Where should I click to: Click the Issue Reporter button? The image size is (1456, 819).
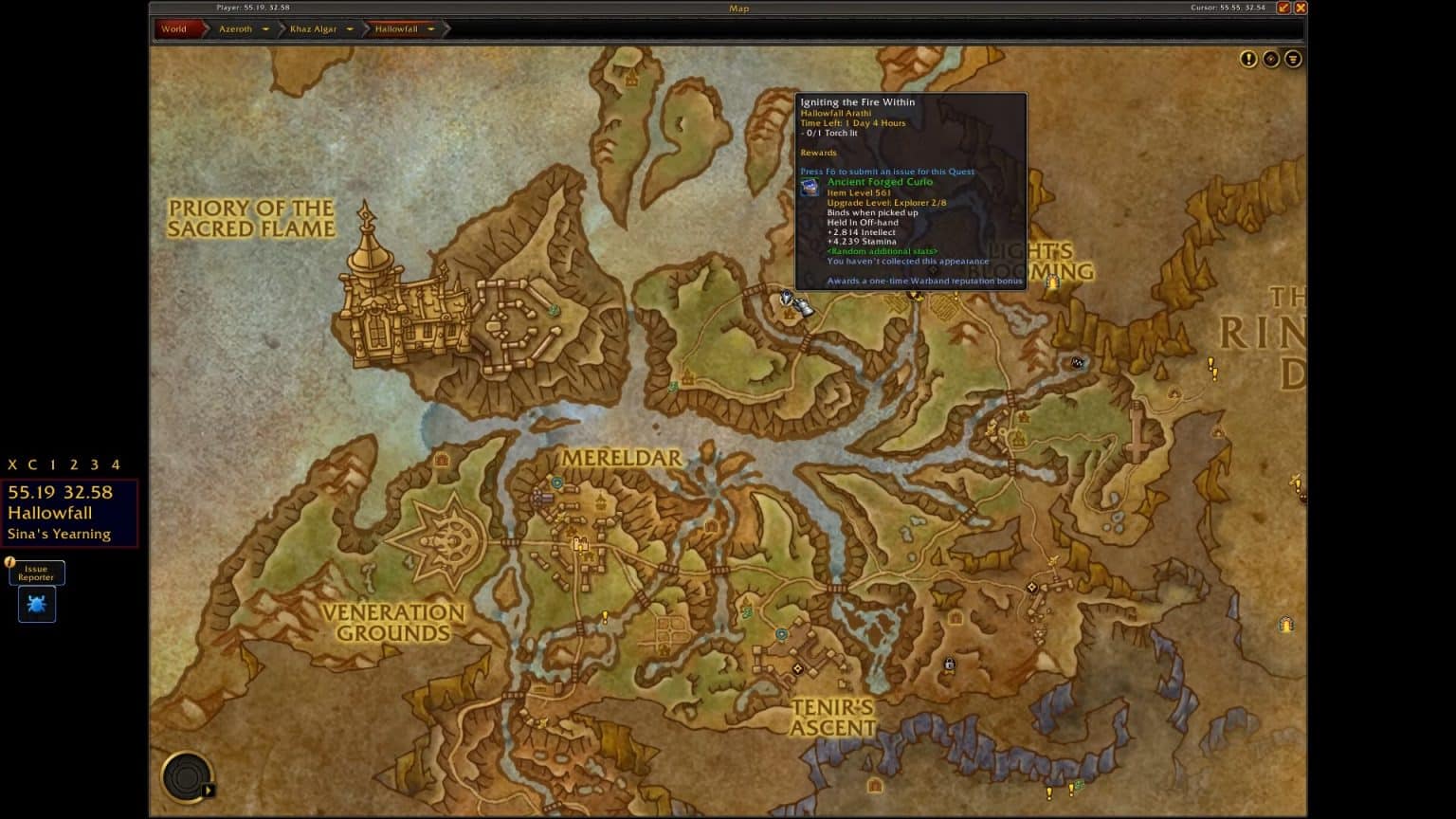coord(36,573)
